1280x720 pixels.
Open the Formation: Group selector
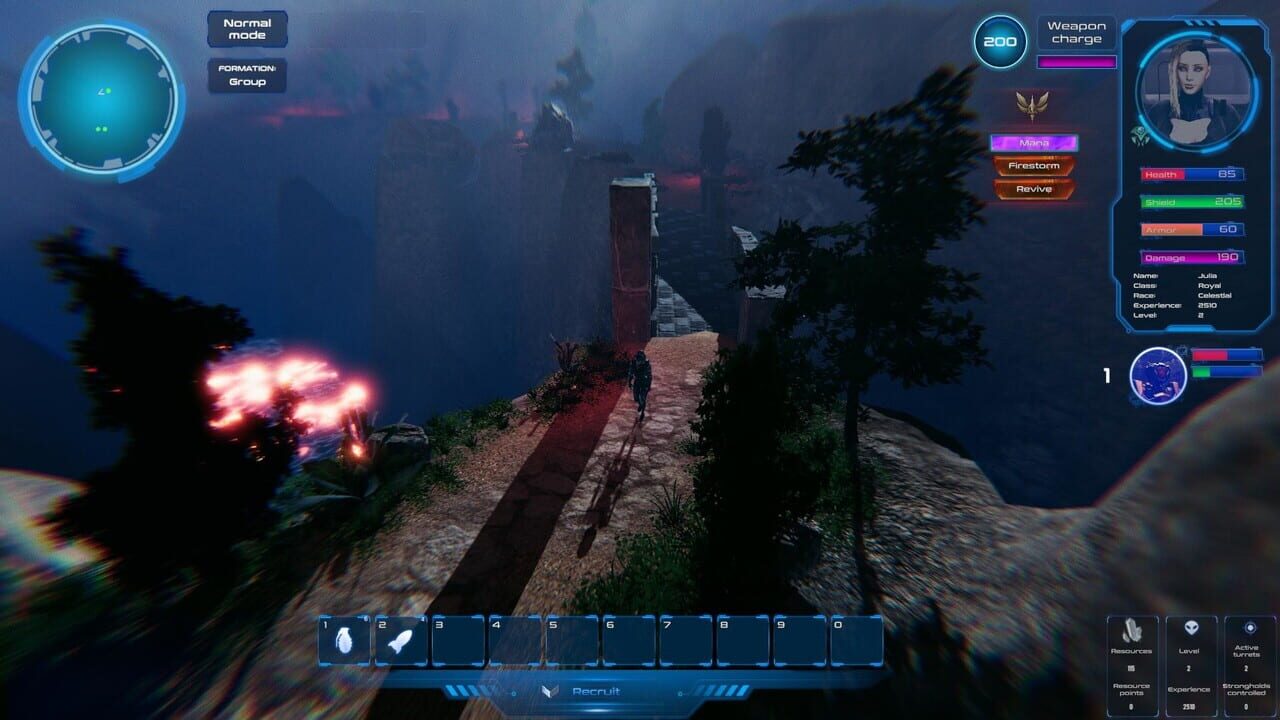pyautogui.click(x=245, y=74)
